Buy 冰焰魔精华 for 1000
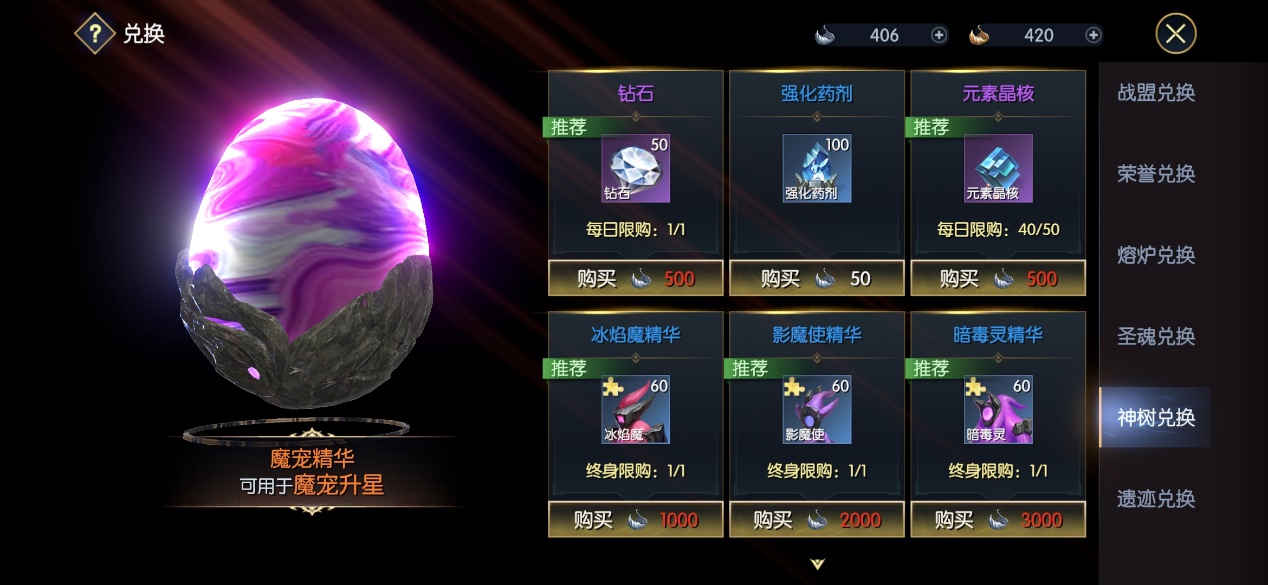 pyautogui.click(x=635, y=519)
